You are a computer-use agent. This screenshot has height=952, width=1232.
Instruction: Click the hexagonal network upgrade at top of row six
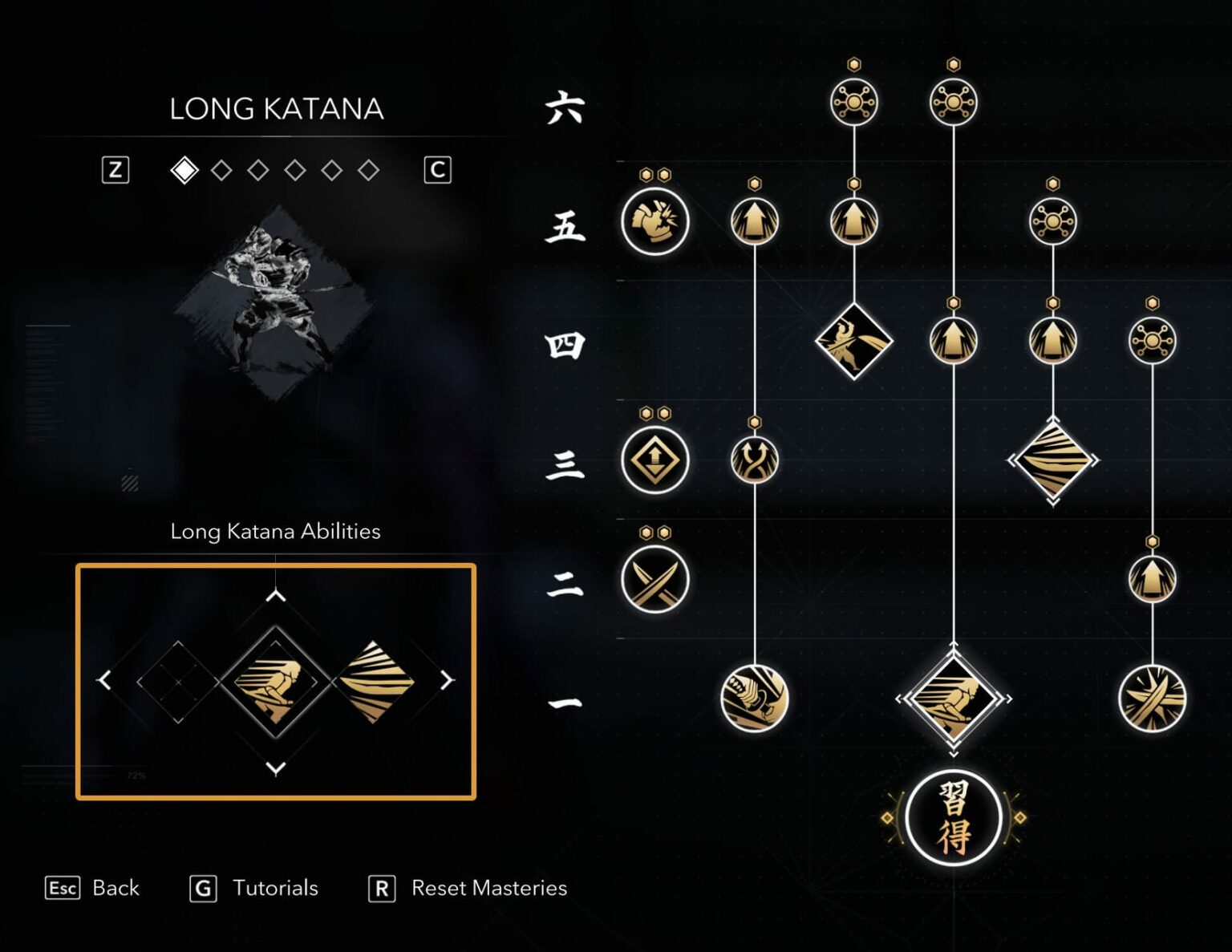[855, 102]
